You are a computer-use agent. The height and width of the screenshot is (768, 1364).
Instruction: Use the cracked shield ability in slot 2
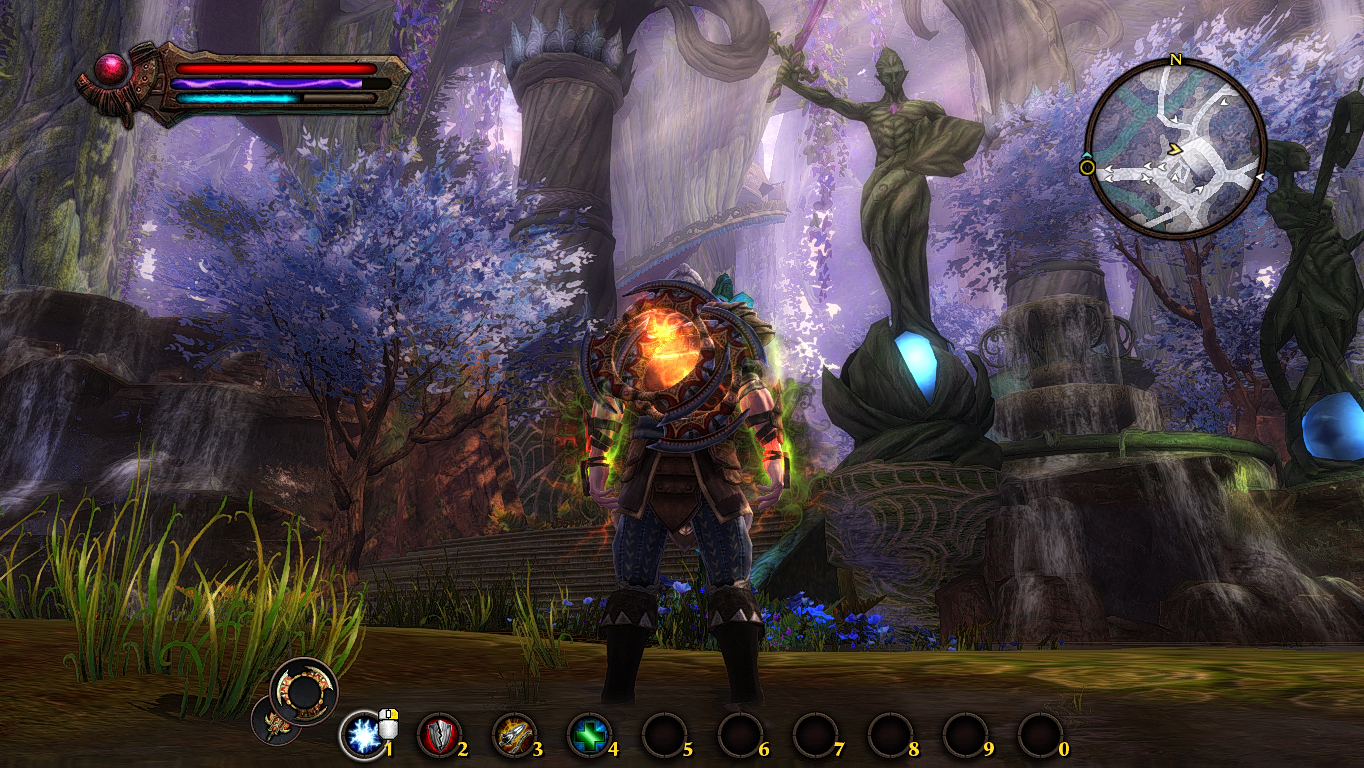436,736
